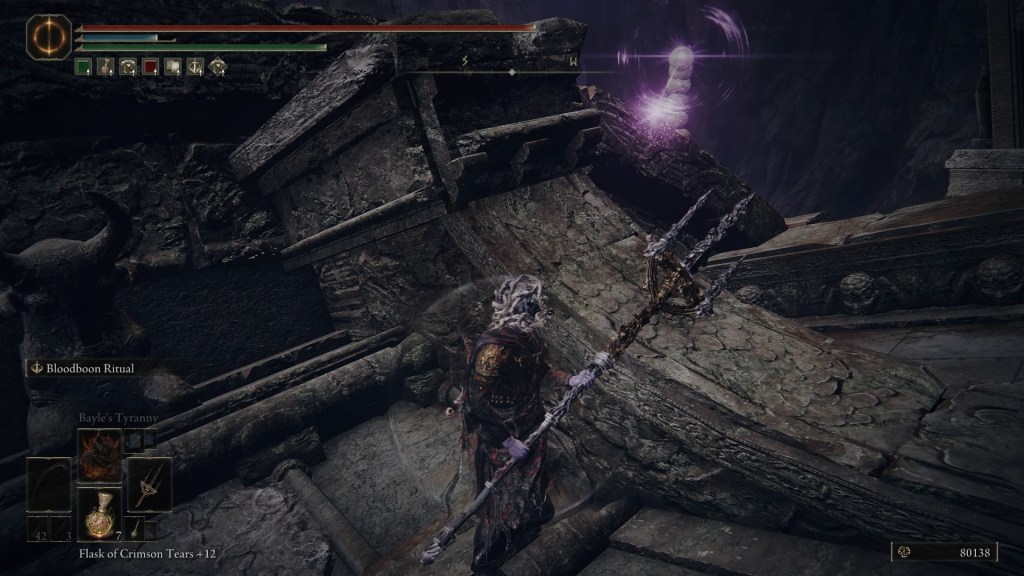The width and height of the screenshot is (1024, 576).
Task: Use the Flask of Crimson Tears slot
Action: 100,513
